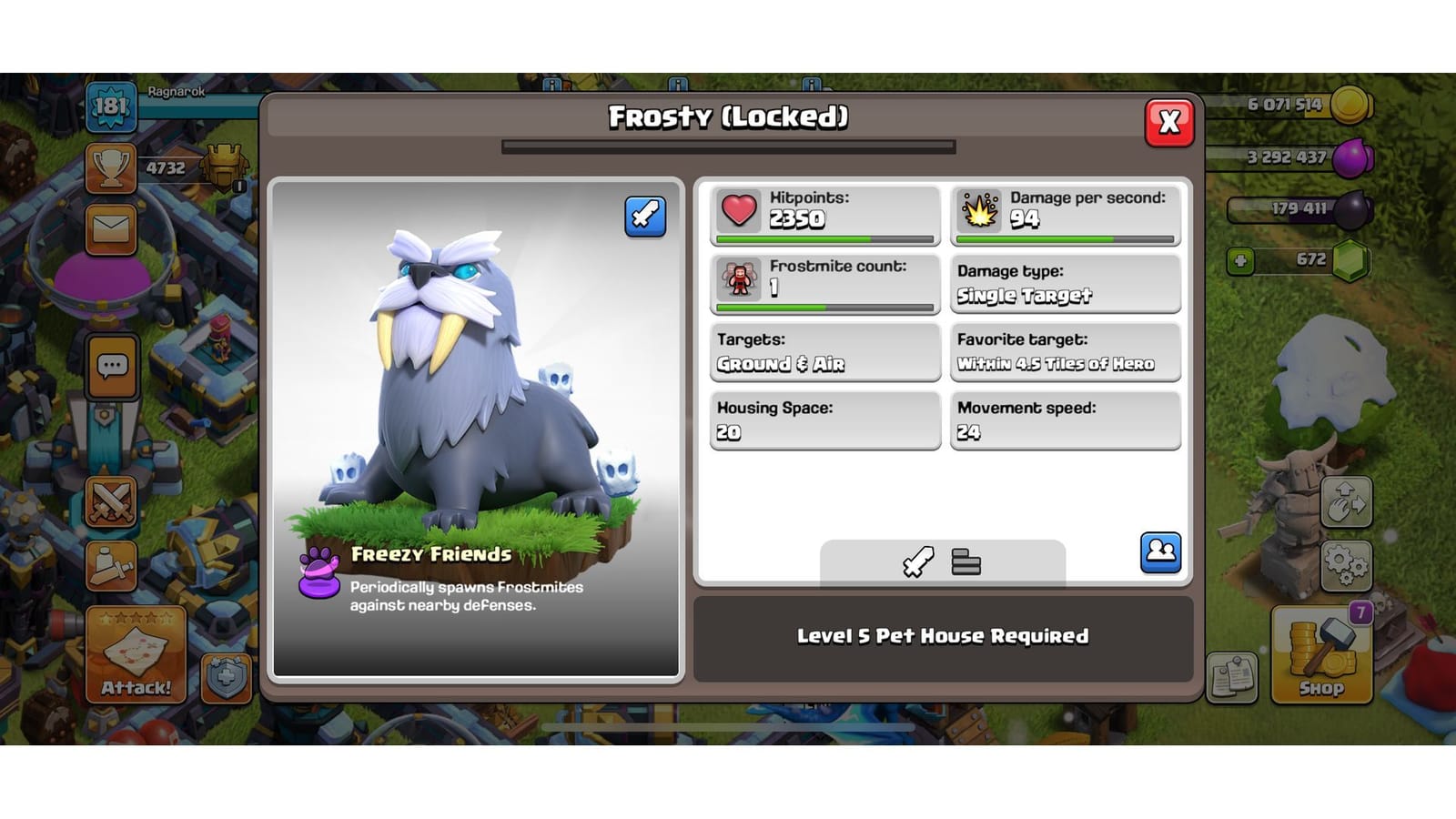
Task: Switch to the attack stats sword tab
Action: [x=916, y=562]
